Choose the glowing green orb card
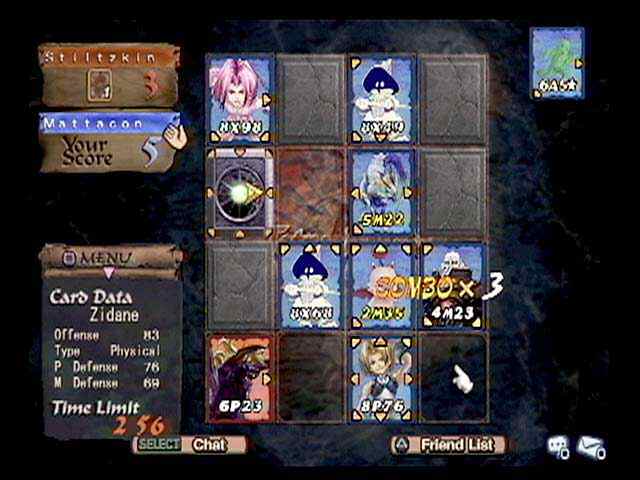 tap(240, 190)
